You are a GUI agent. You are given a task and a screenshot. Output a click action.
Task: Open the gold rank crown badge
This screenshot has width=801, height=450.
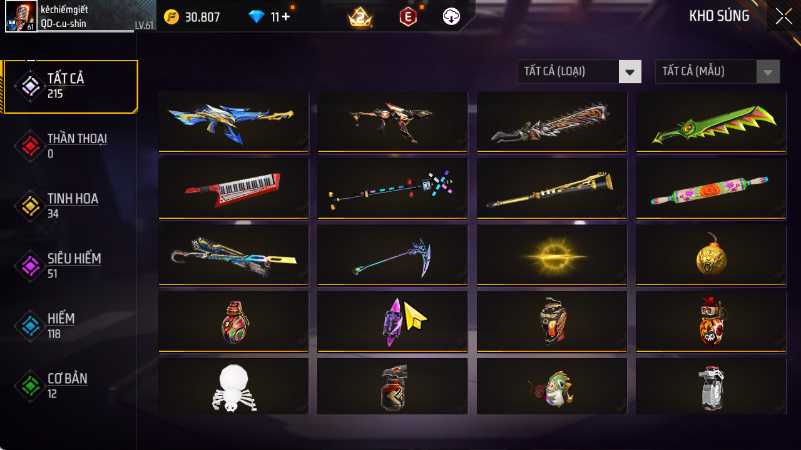click(360, 17)
